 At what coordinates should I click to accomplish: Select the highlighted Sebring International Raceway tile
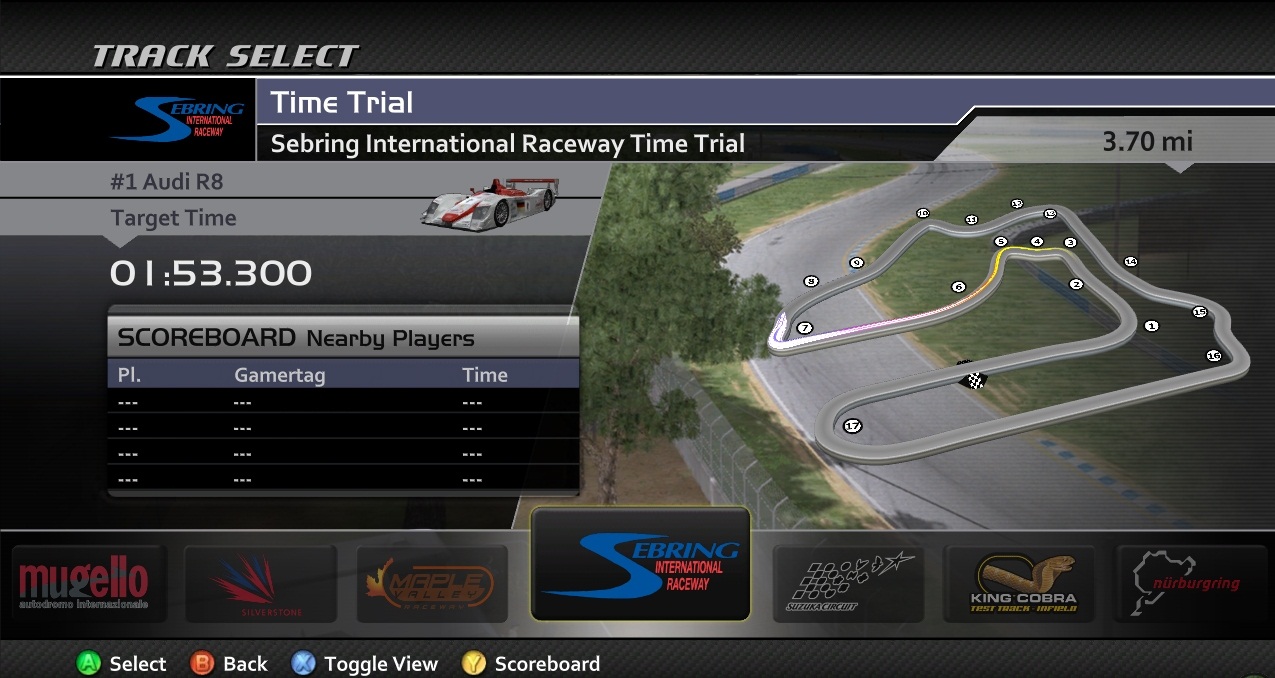click(x=640, y=563)
